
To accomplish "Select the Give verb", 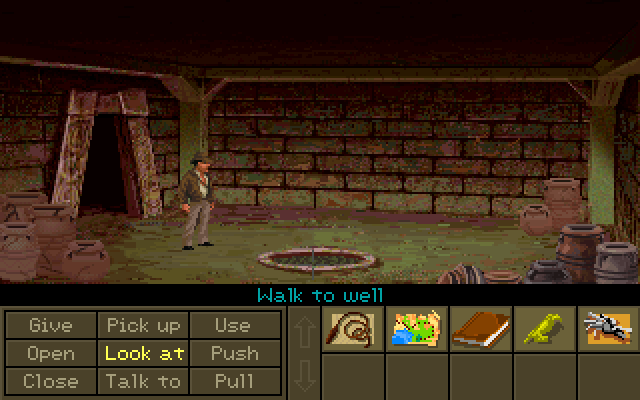I will [50, 325].
